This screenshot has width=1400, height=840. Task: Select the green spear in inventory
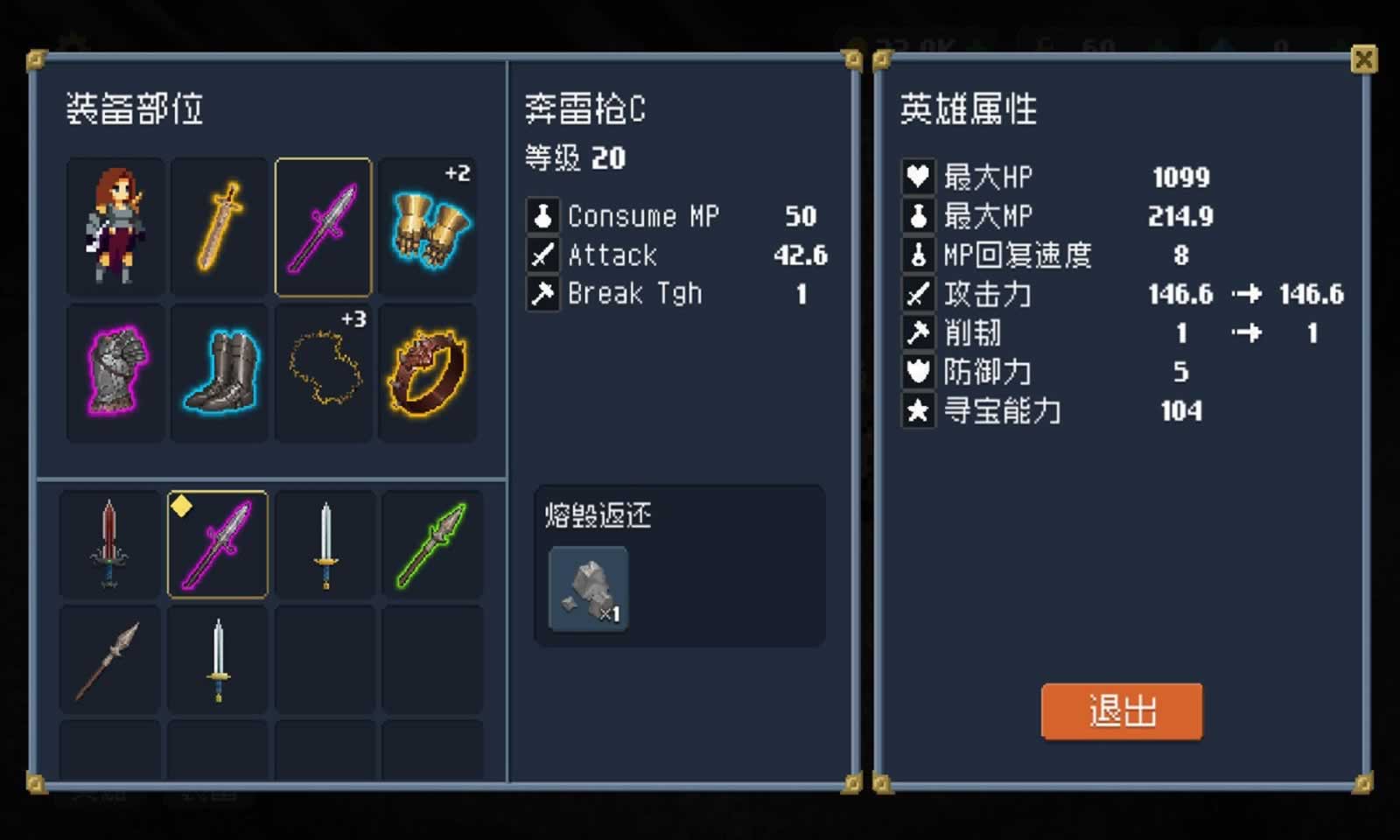pos(430,544)
